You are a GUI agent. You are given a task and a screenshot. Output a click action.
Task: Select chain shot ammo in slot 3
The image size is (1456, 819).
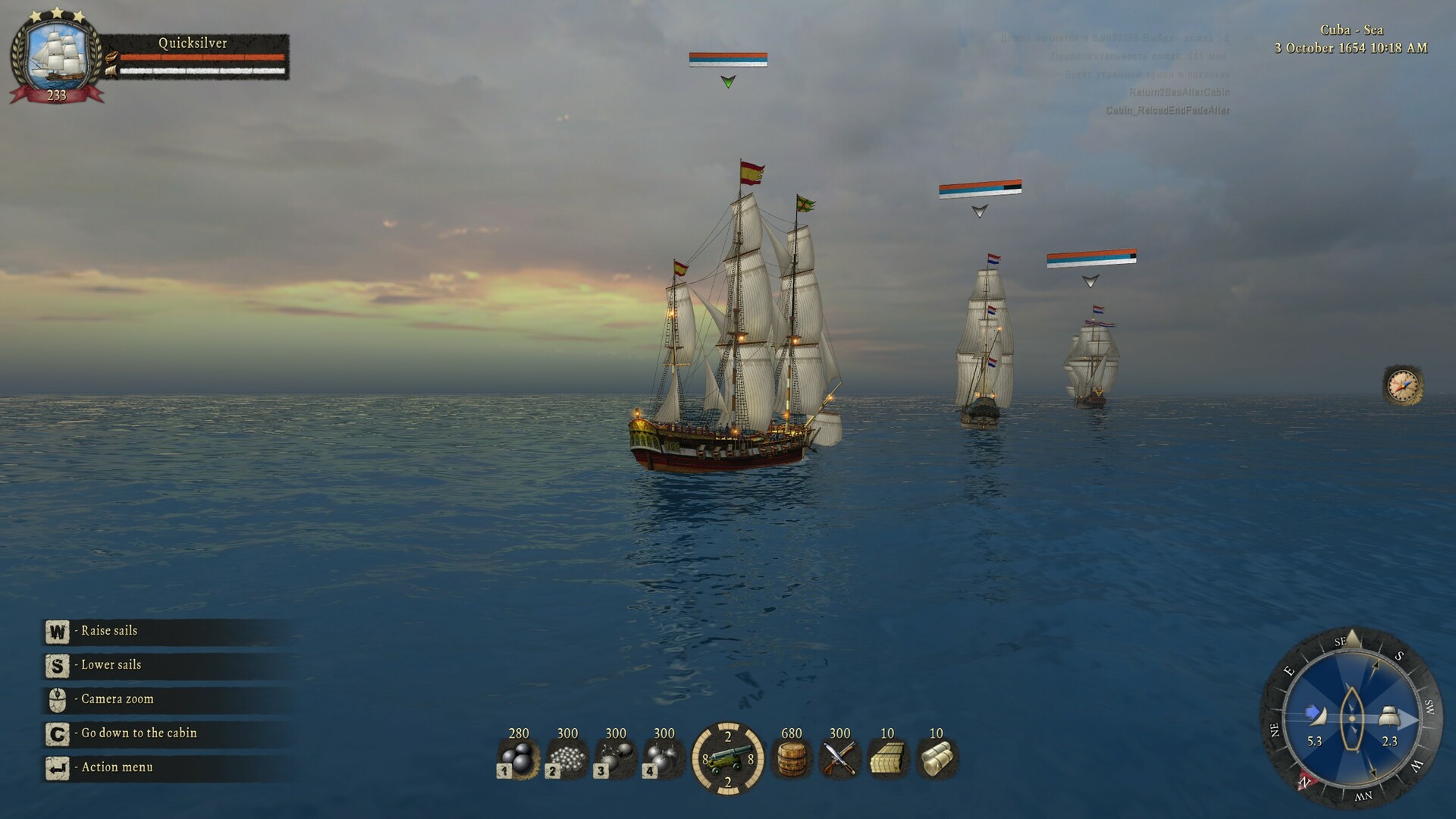pos(616,758)
